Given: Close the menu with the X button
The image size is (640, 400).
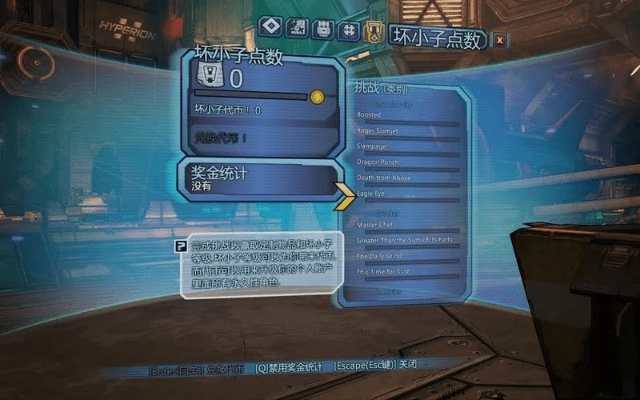Looking at the screenshot, I should point(500,39).
